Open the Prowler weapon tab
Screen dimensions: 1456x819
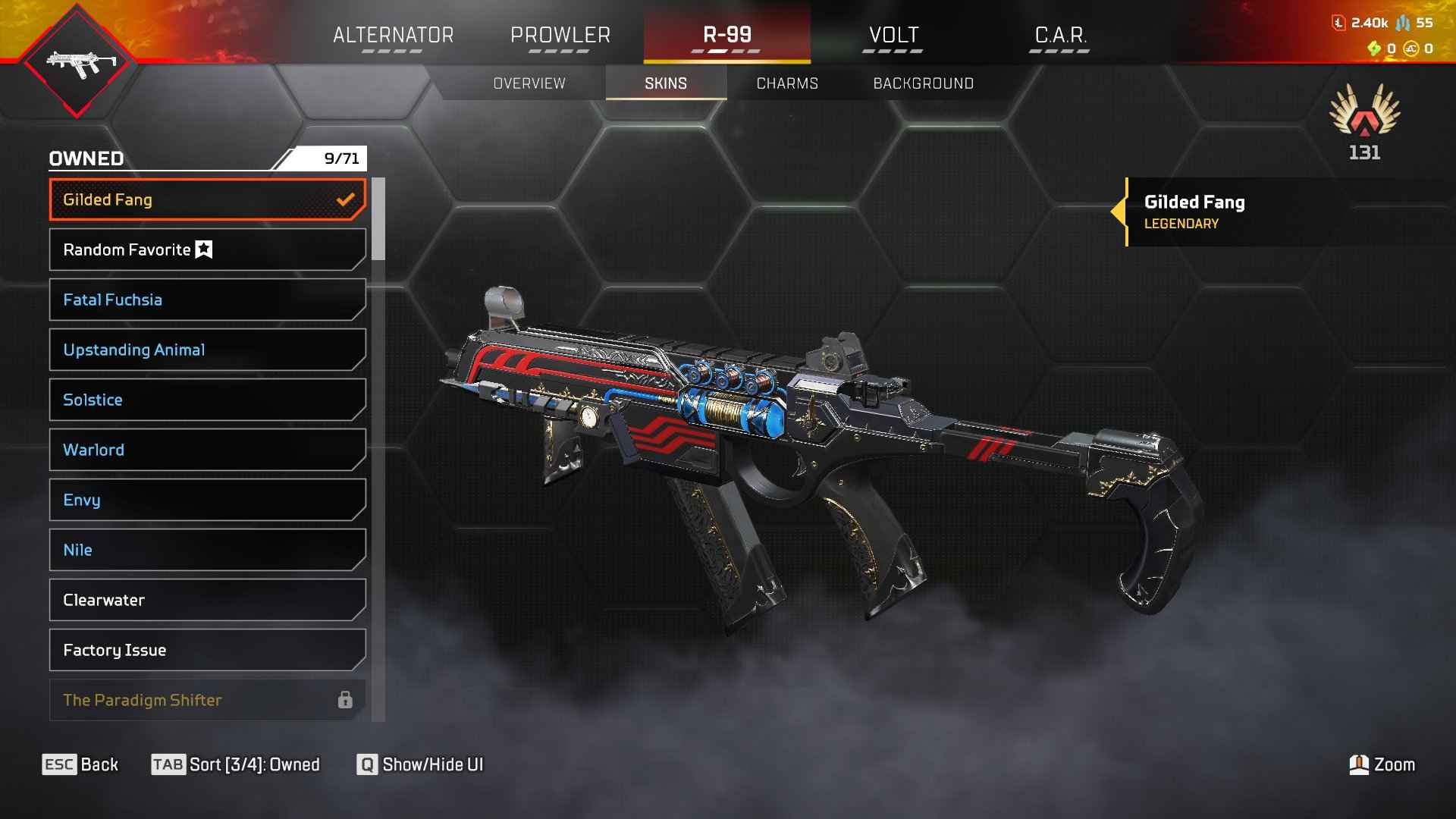(560, 35)
